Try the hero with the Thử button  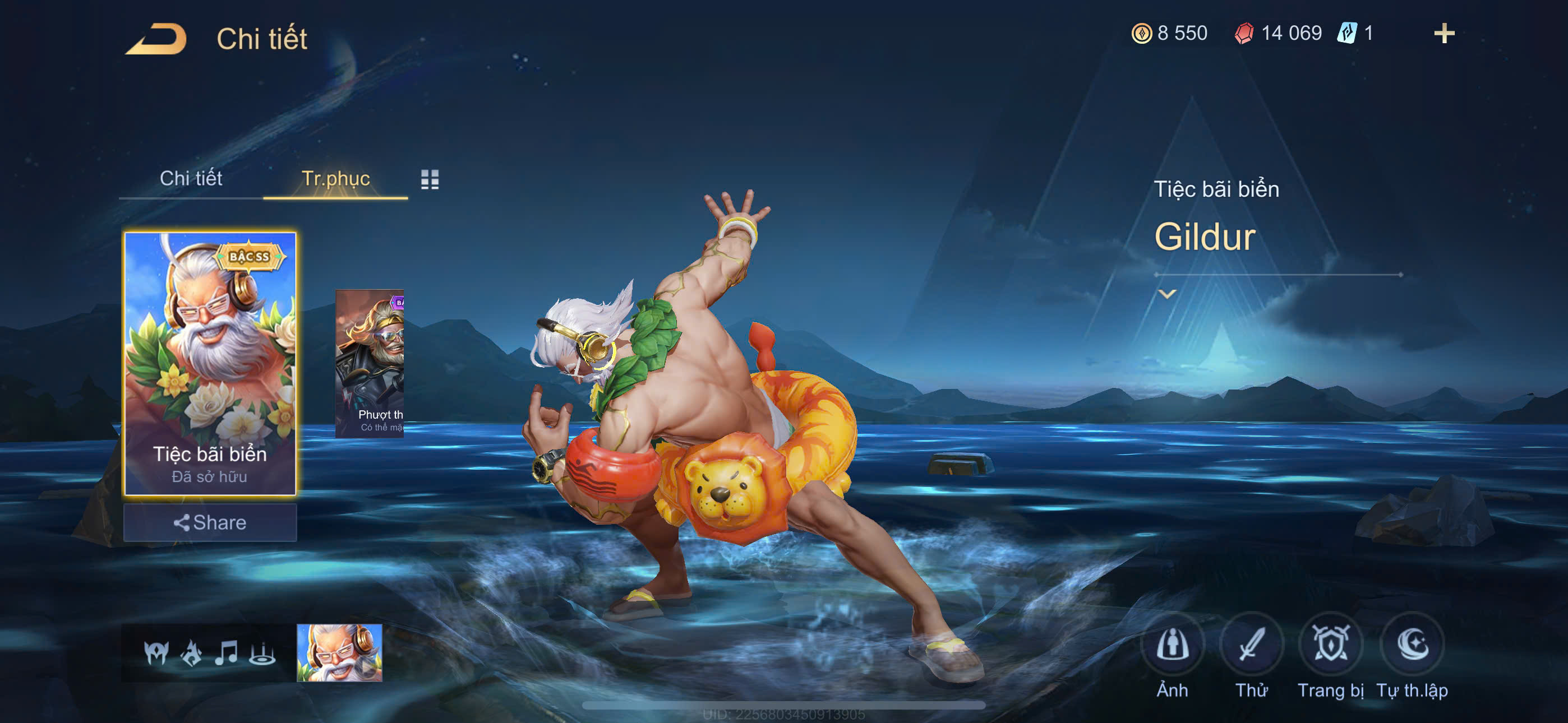coord(1252,646)
